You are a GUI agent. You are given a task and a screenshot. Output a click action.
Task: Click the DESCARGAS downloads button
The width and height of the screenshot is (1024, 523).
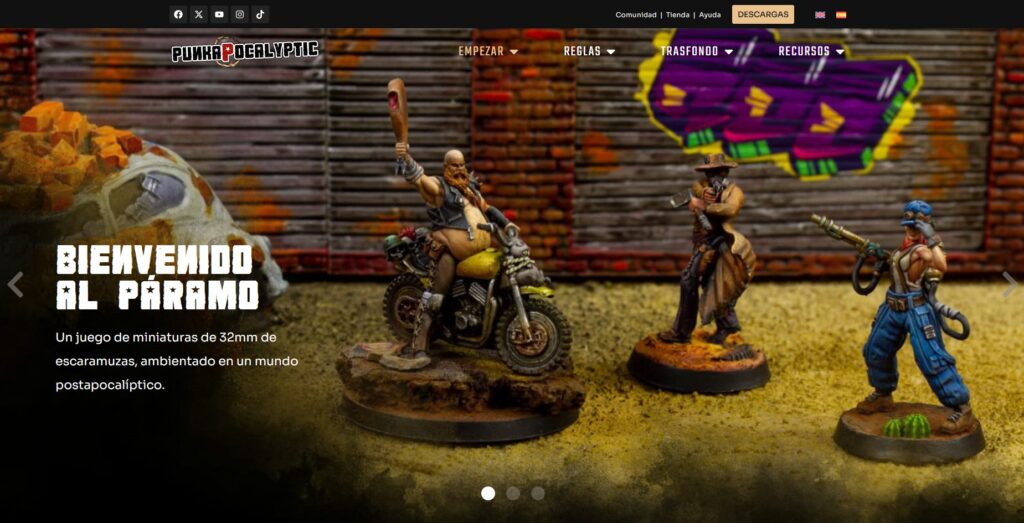pos(763,14)
